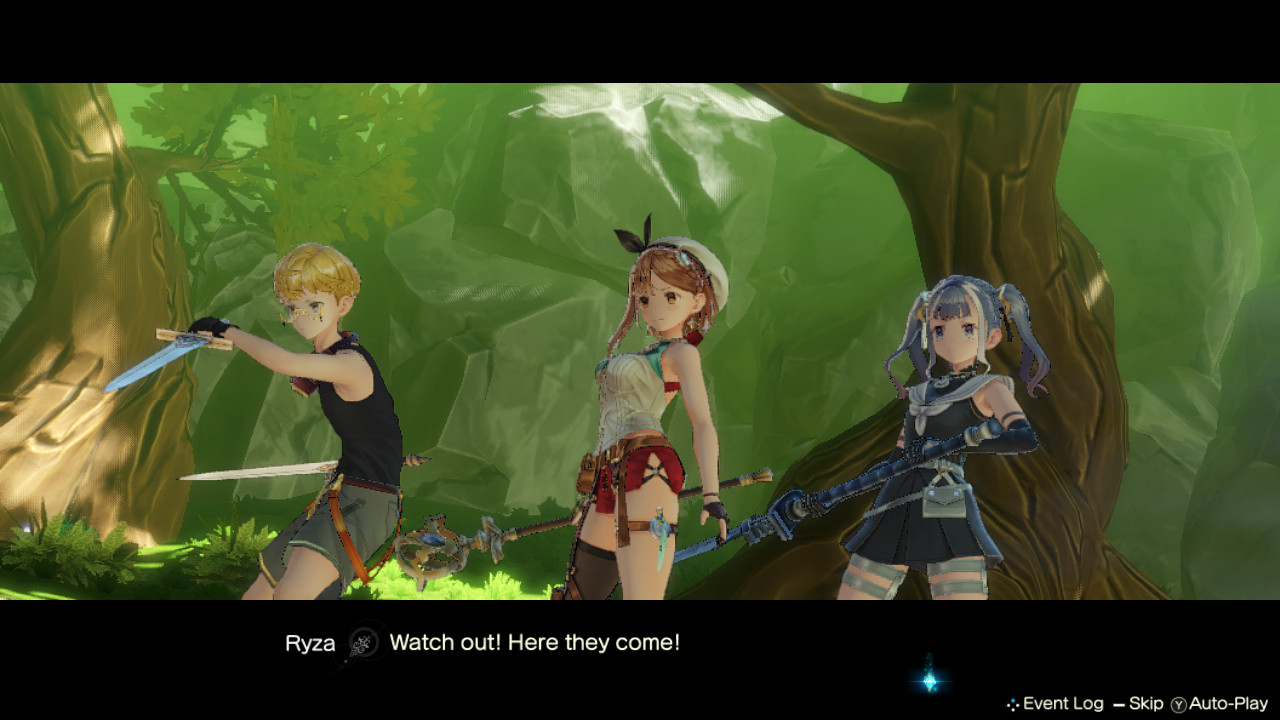Click the dialogue text to continue
Image resolution: width=1280 pixels, height=720 pixels.
[535, 644]
